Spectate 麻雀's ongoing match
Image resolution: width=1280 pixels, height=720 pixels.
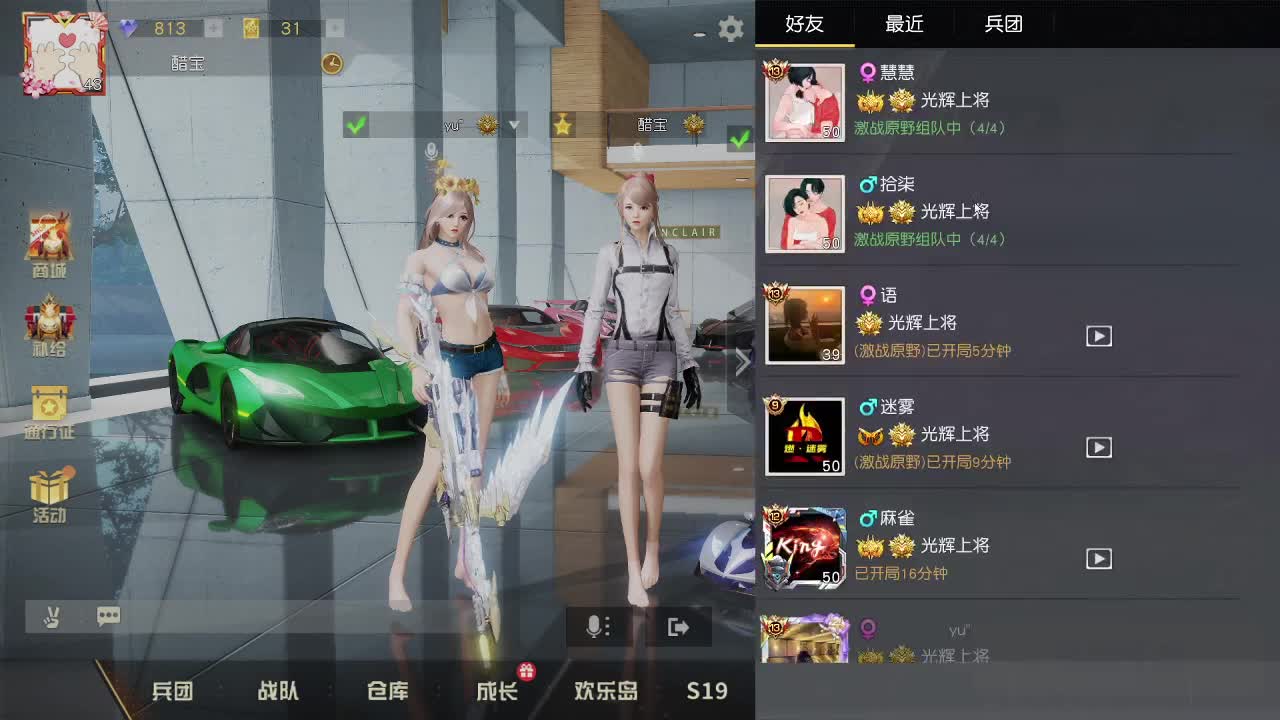tap(1098, 559)
